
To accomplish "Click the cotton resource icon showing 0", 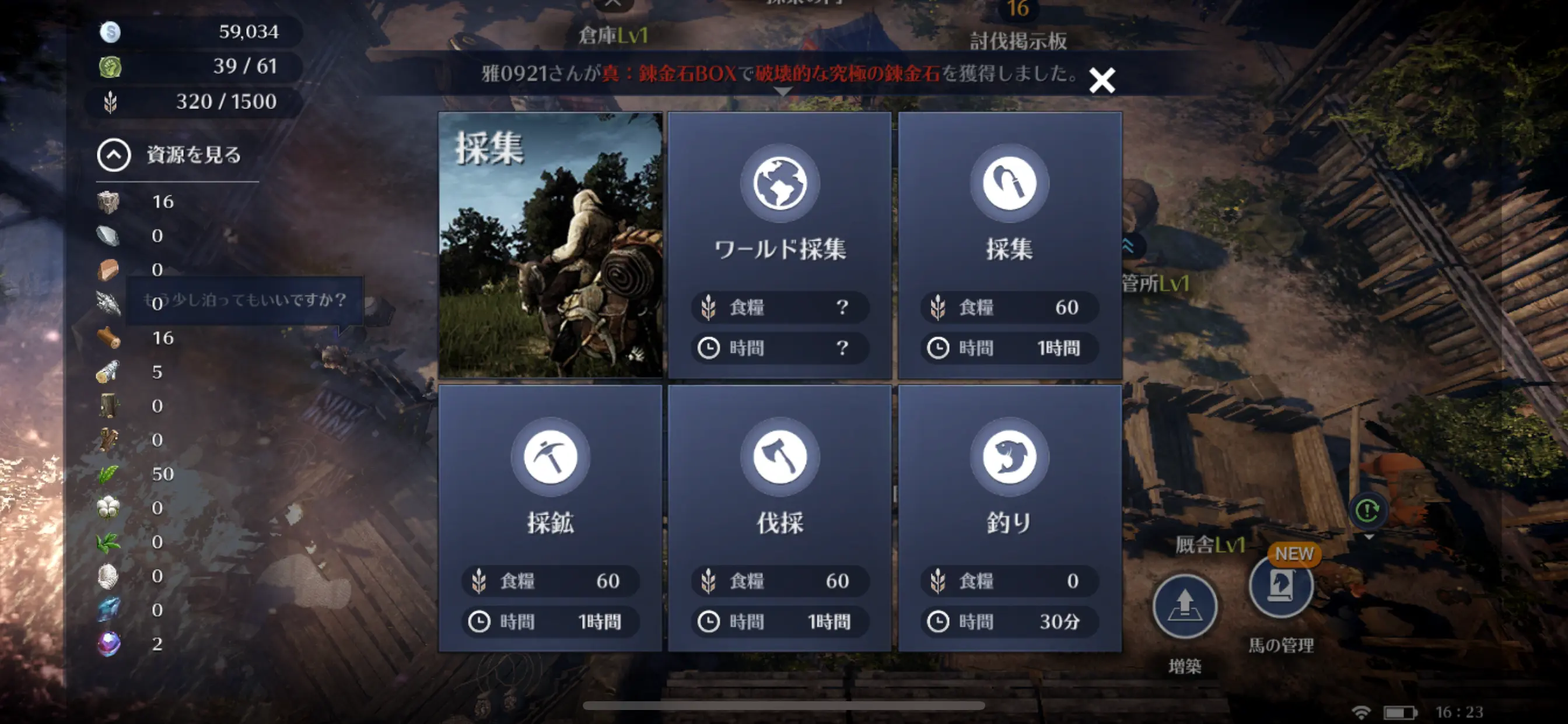I will pyautogui.click(x=110, y=507).
